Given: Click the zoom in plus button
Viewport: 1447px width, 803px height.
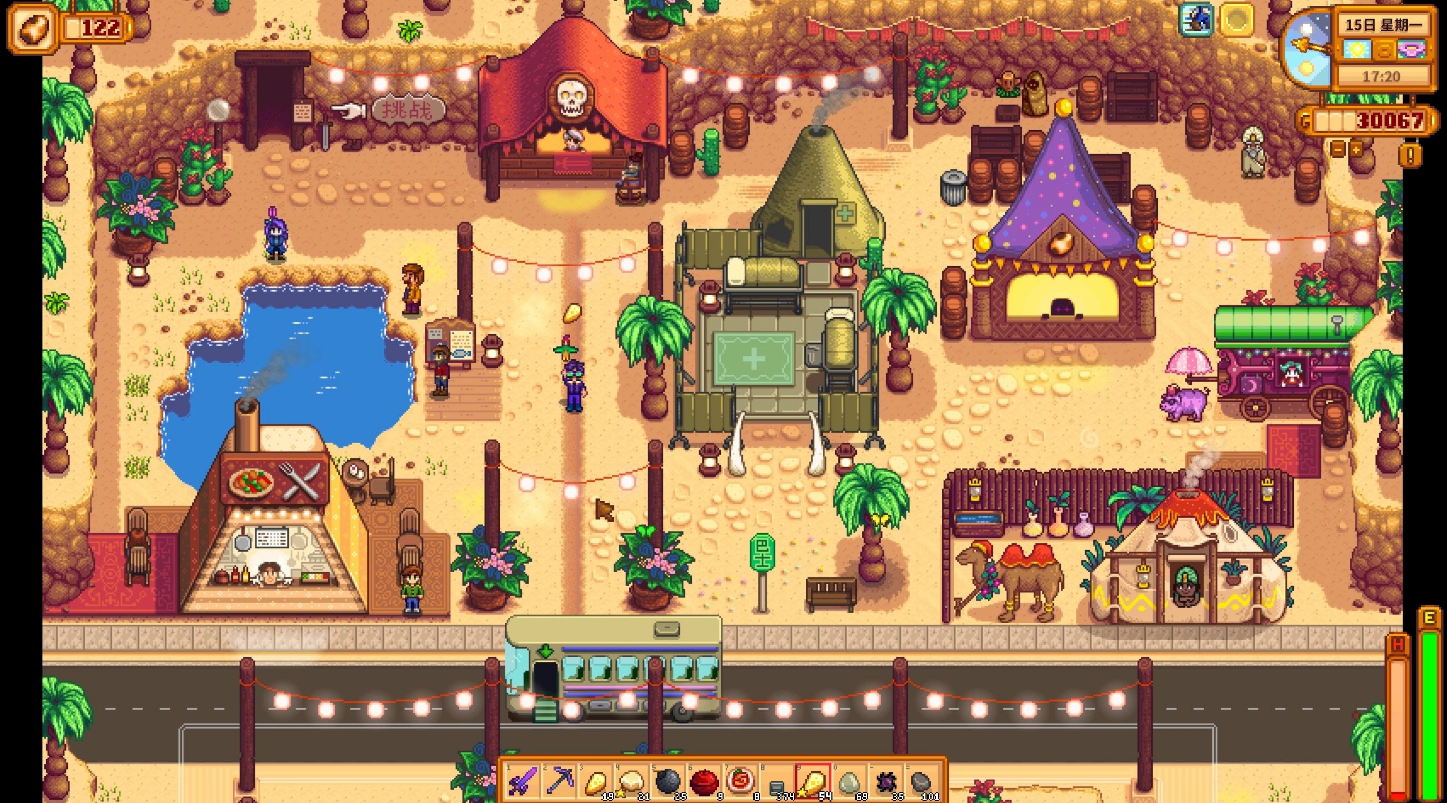Looking at the screenshot, I should tap(1357, 148).
